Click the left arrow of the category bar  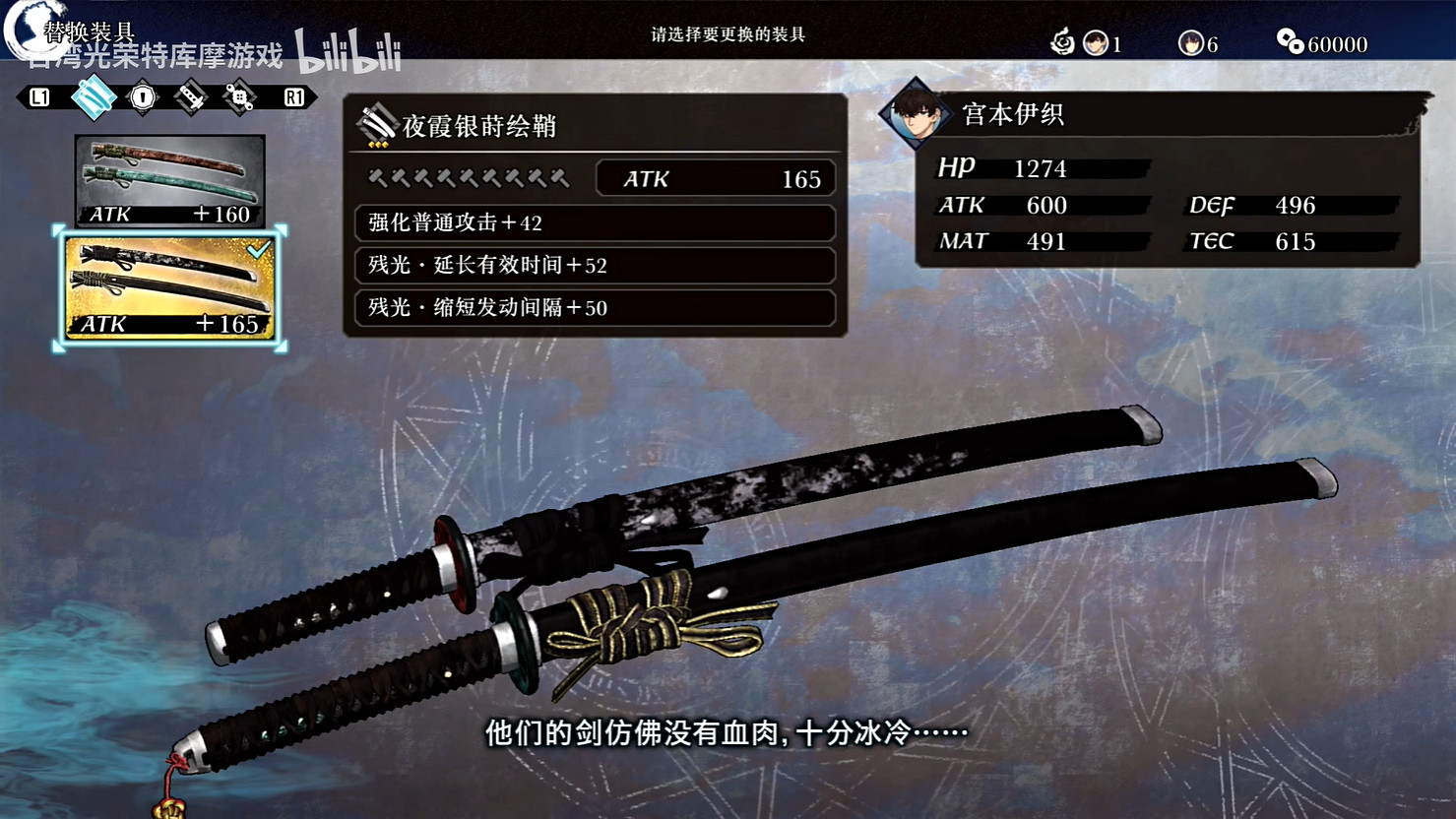[x=39, y=97]
